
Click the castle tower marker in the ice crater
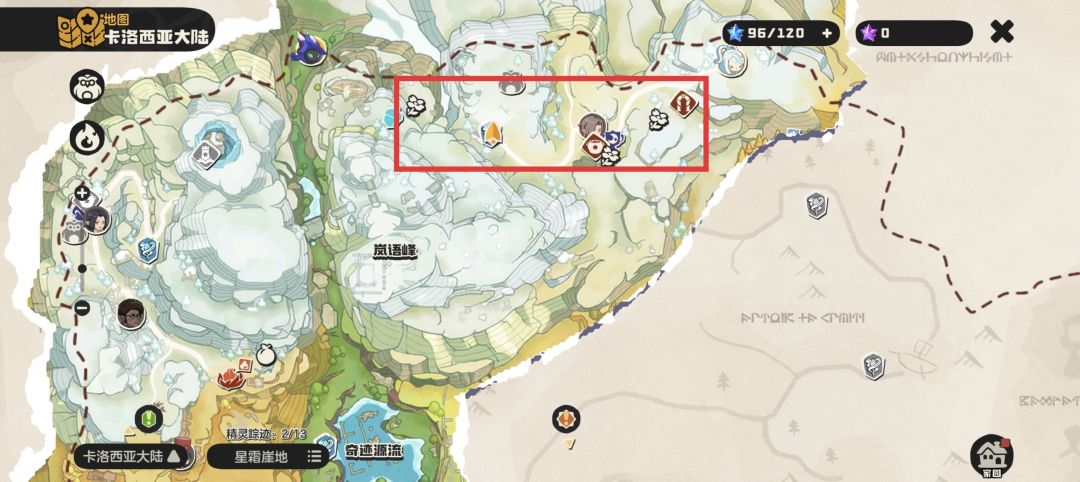pyautogui.click(x=205, y=153)
